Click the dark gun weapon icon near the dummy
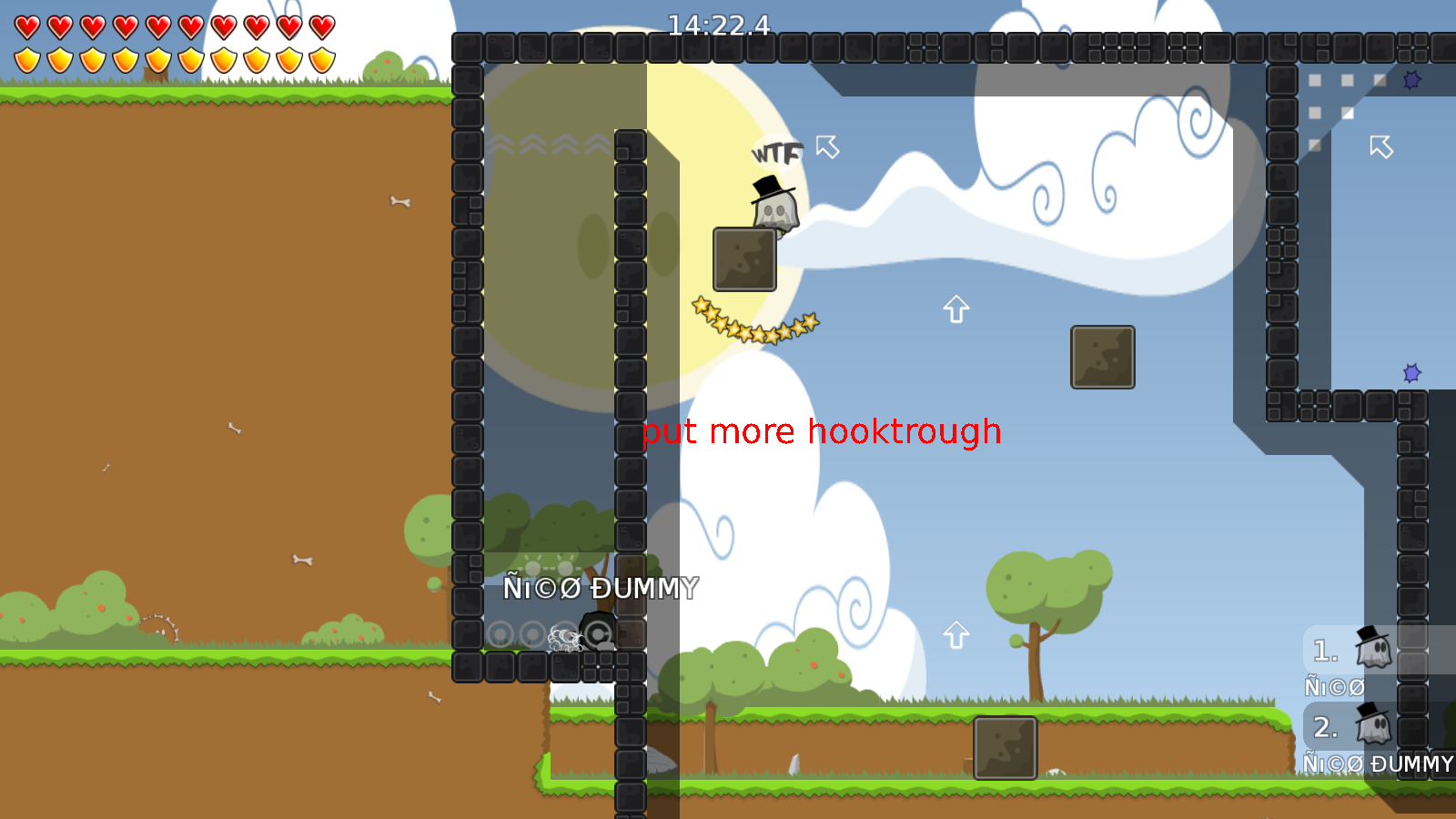Viewport: 1456px width, 819px height. click(600, 634)
